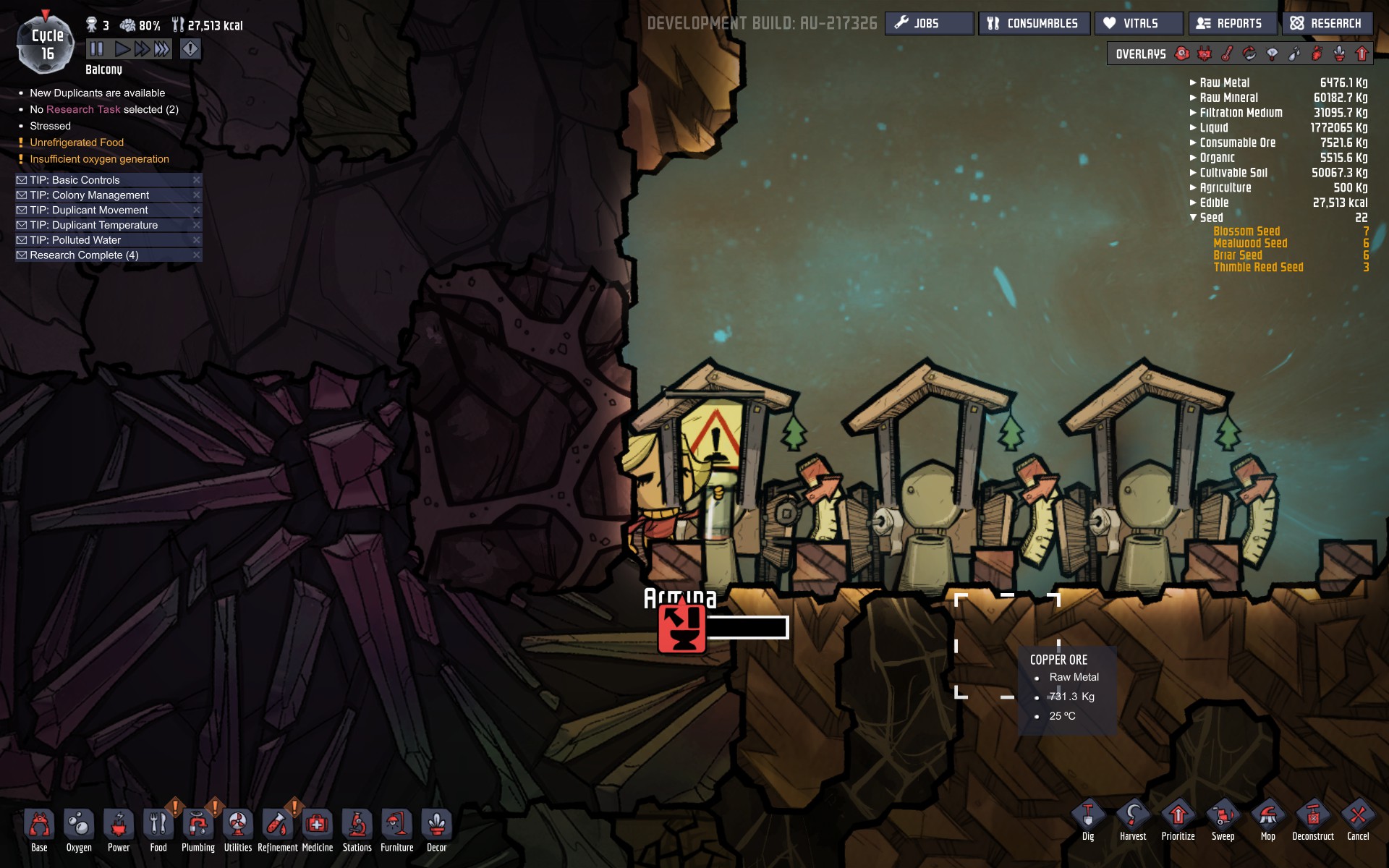Pause the game simulation
The height and width of the screenshot is (868, 1389).
coord(97,49)
